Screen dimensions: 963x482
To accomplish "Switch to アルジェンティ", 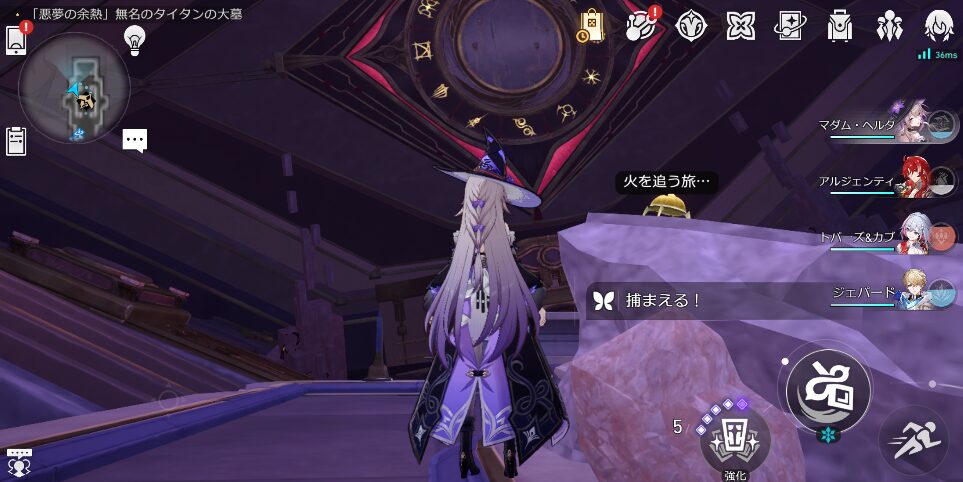I will (915, 180).
